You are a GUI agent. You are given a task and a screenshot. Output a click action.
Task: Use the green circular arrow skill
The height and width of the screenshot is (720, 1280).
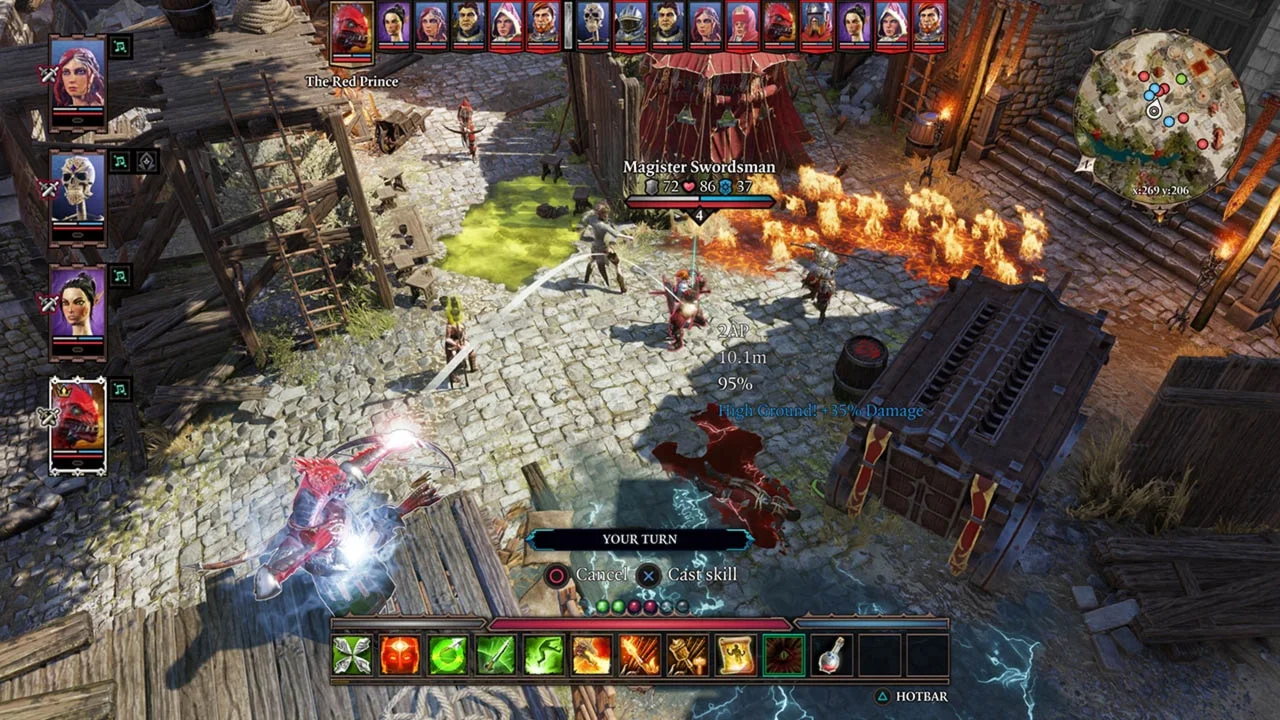(448, 655)
